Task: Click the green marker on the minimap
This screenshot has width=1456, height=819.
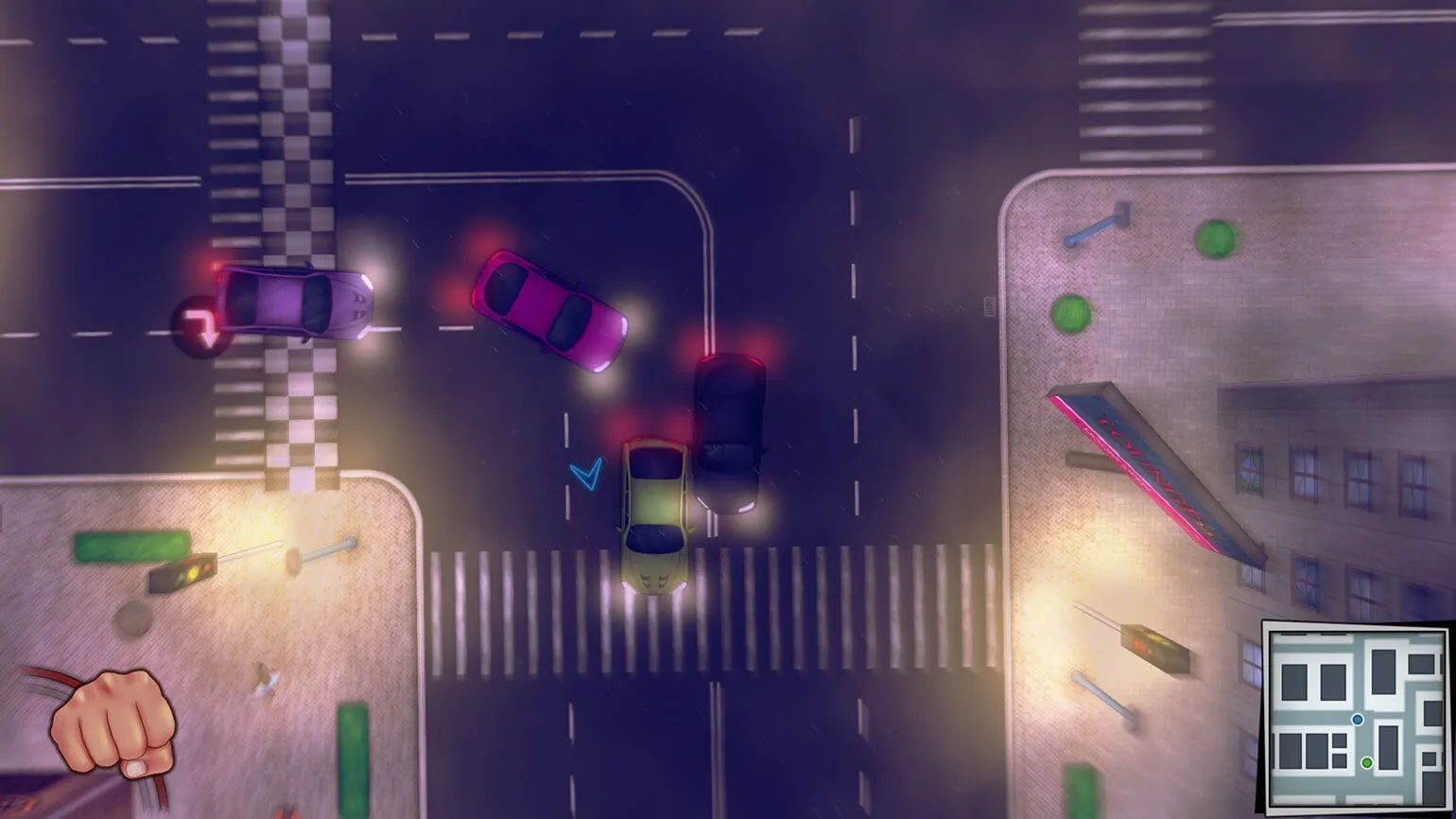Action: pyautogui.click(x=1366, y=761)
